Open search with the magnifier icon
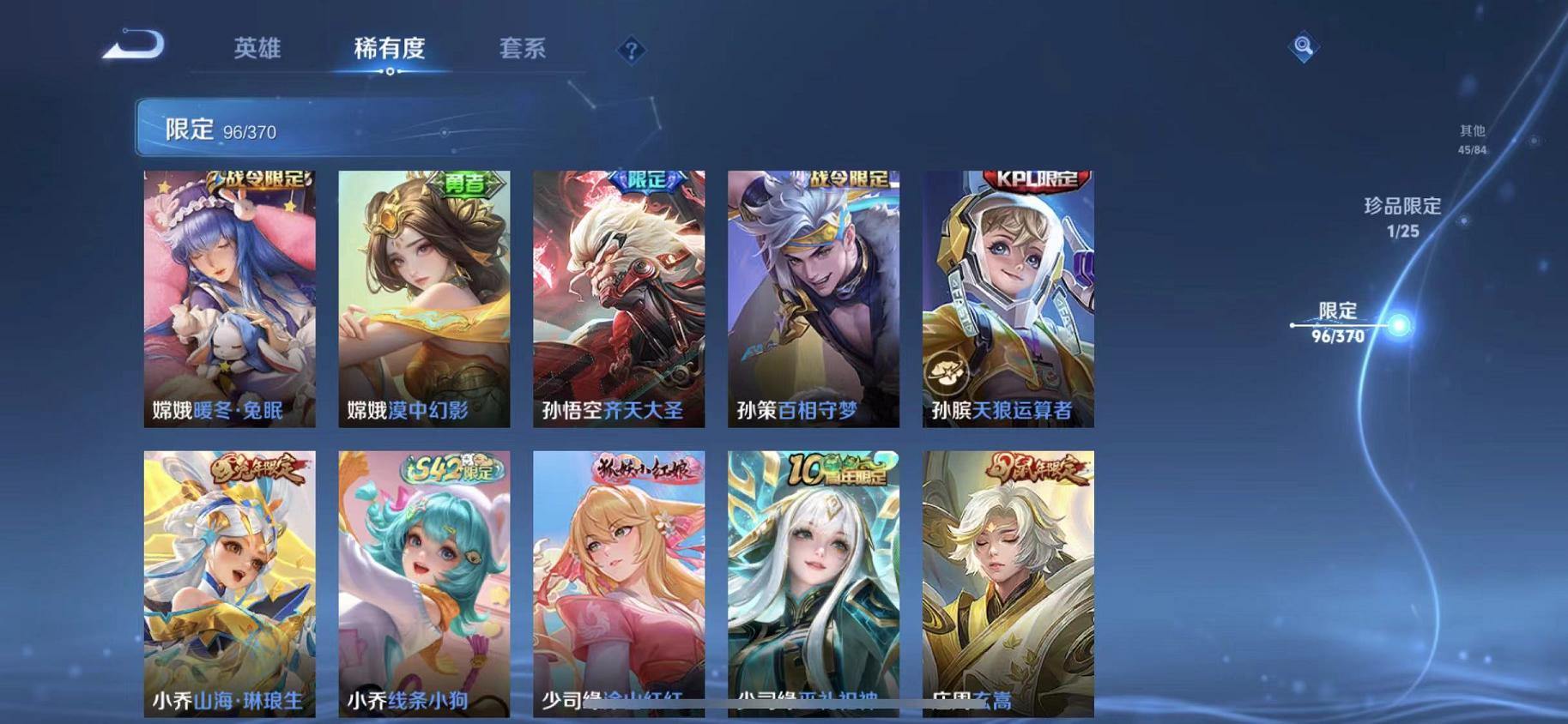1568x724 pixels. (x=1303, y=46)
